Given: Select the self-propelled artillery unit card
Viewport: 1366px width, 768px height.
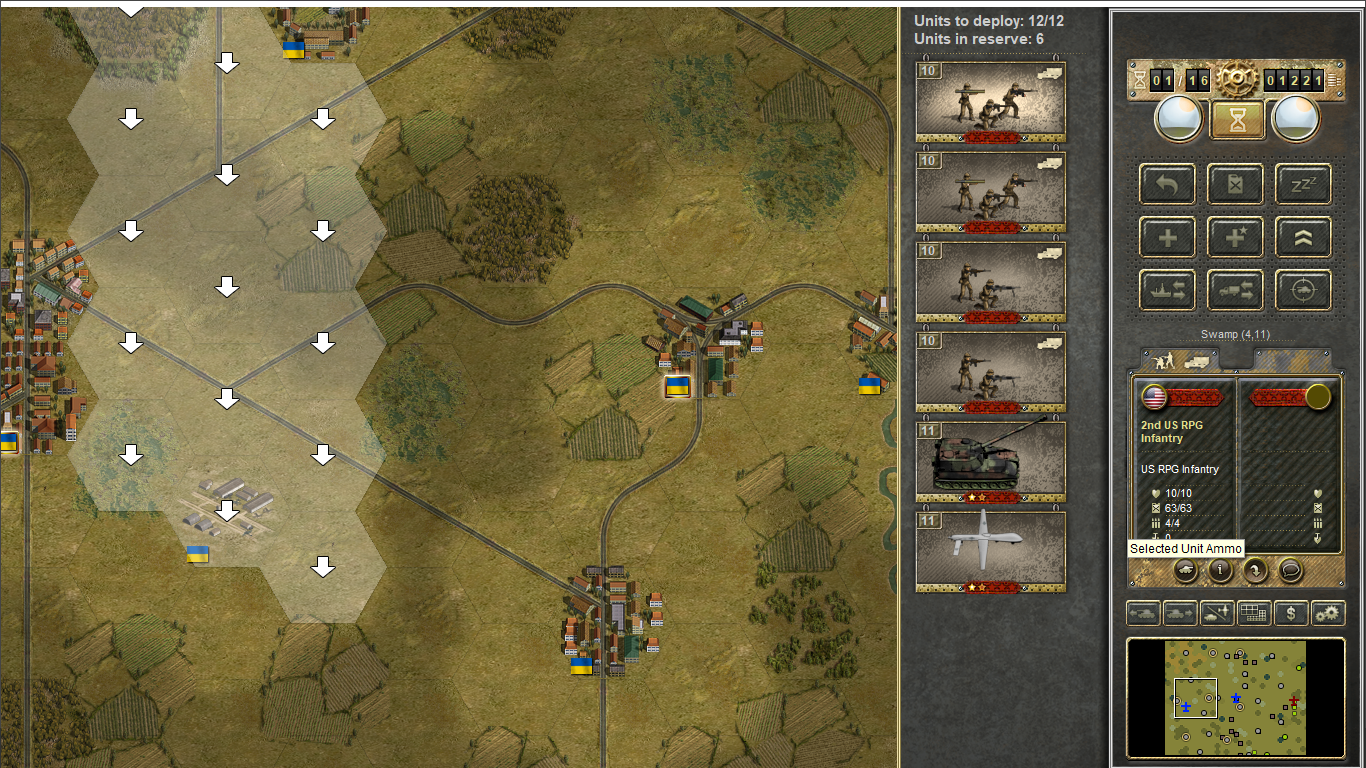Looking at the screenshot, I should point(990,462).
